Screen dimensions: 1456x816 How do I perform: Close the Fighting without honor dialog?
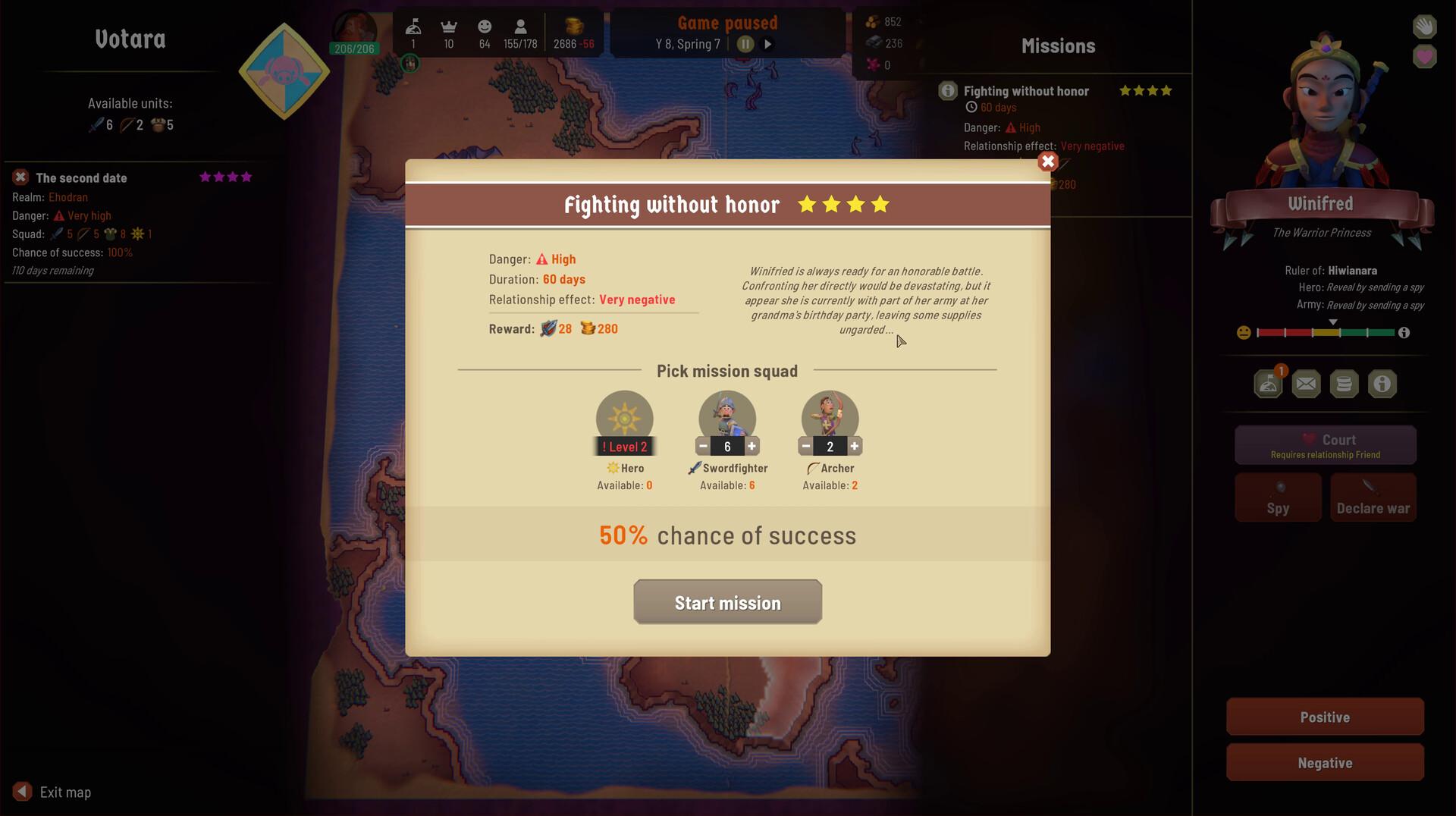[x=1047, y=162]
